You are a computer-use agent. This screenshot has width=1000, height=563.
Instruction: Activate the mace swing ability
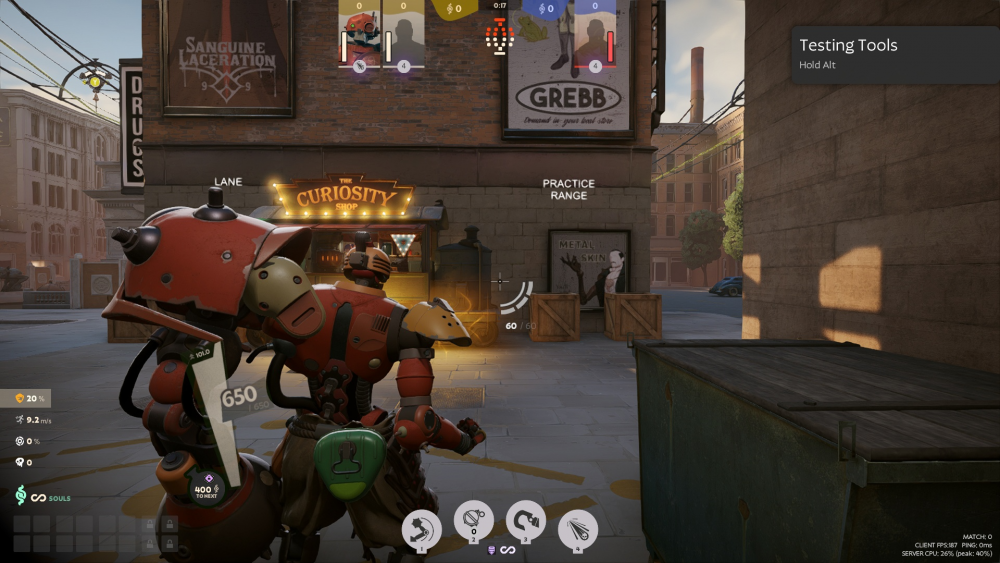point(422,528)
